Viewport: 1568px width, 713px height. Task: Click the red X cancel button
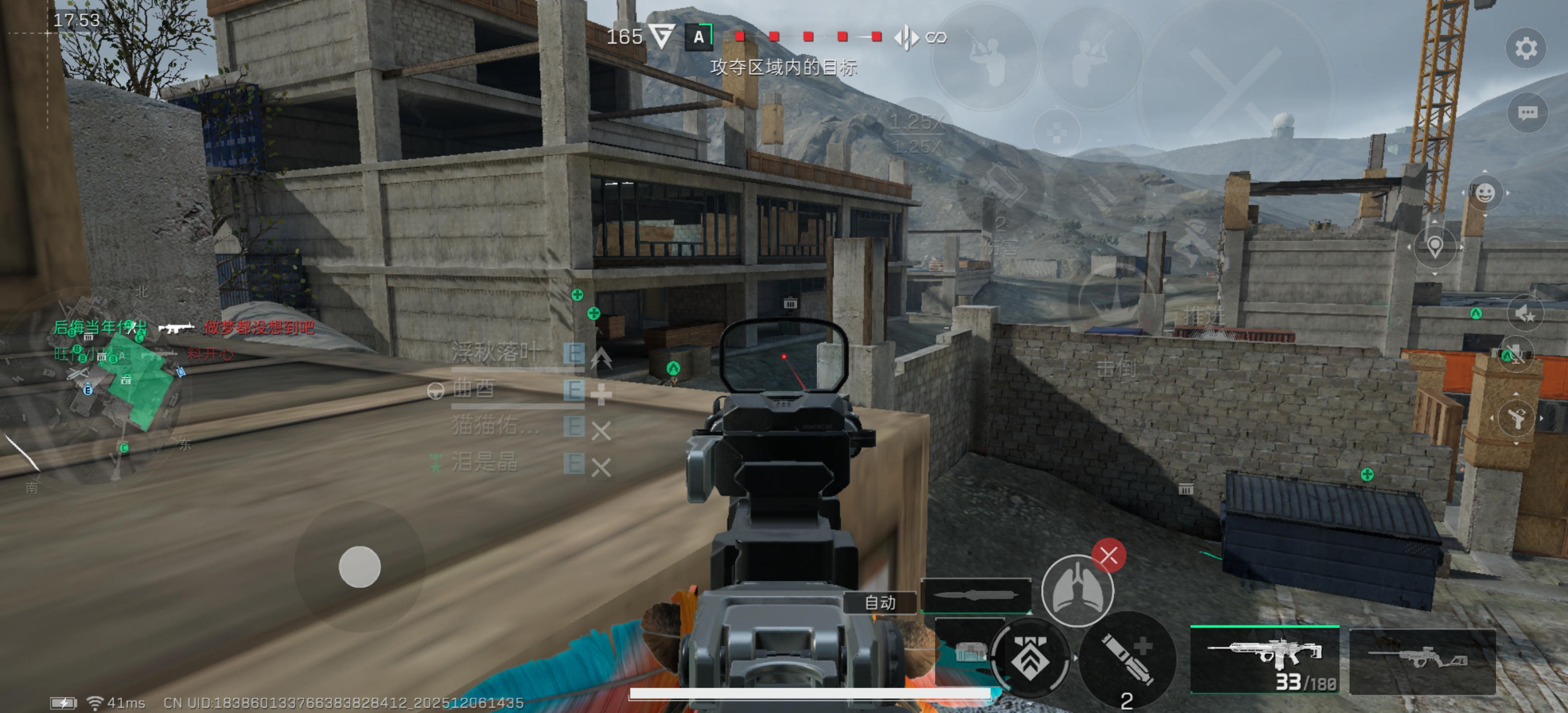click(1108, 556)
